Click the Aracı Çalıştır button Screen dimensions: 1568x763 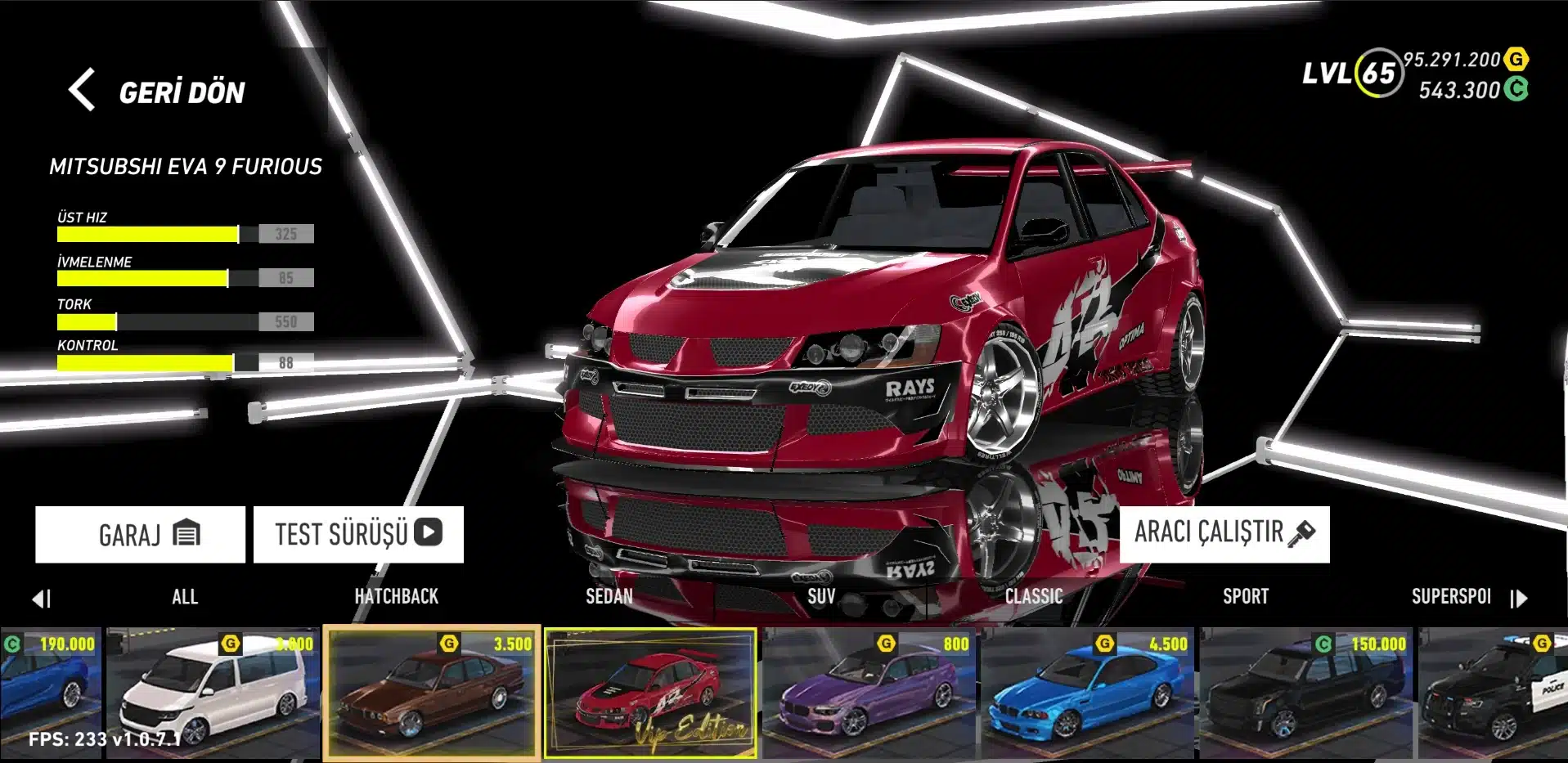coord(1224,533)
